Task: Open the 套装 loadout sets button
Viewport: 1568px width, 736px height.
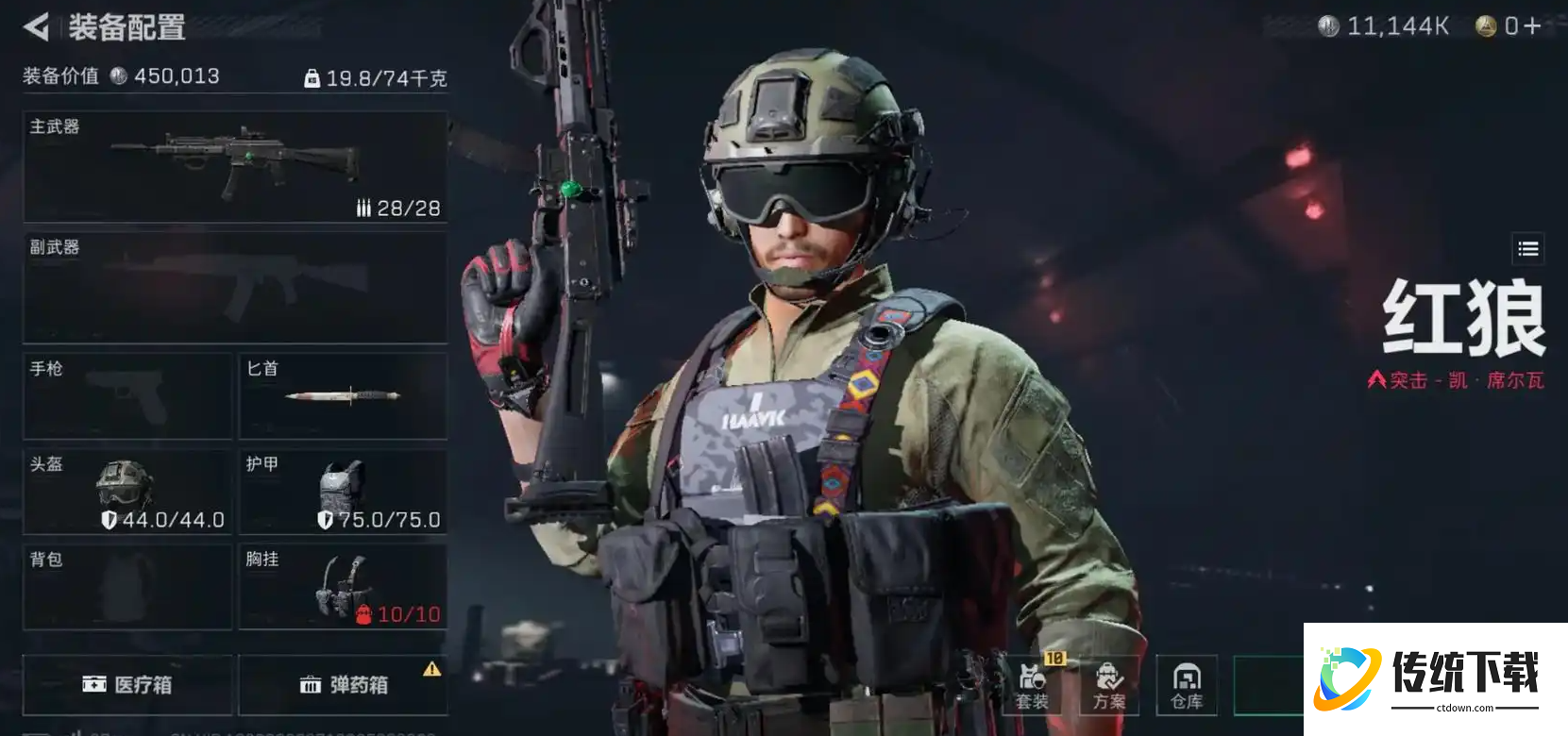Action: (x=1033, y=686)
